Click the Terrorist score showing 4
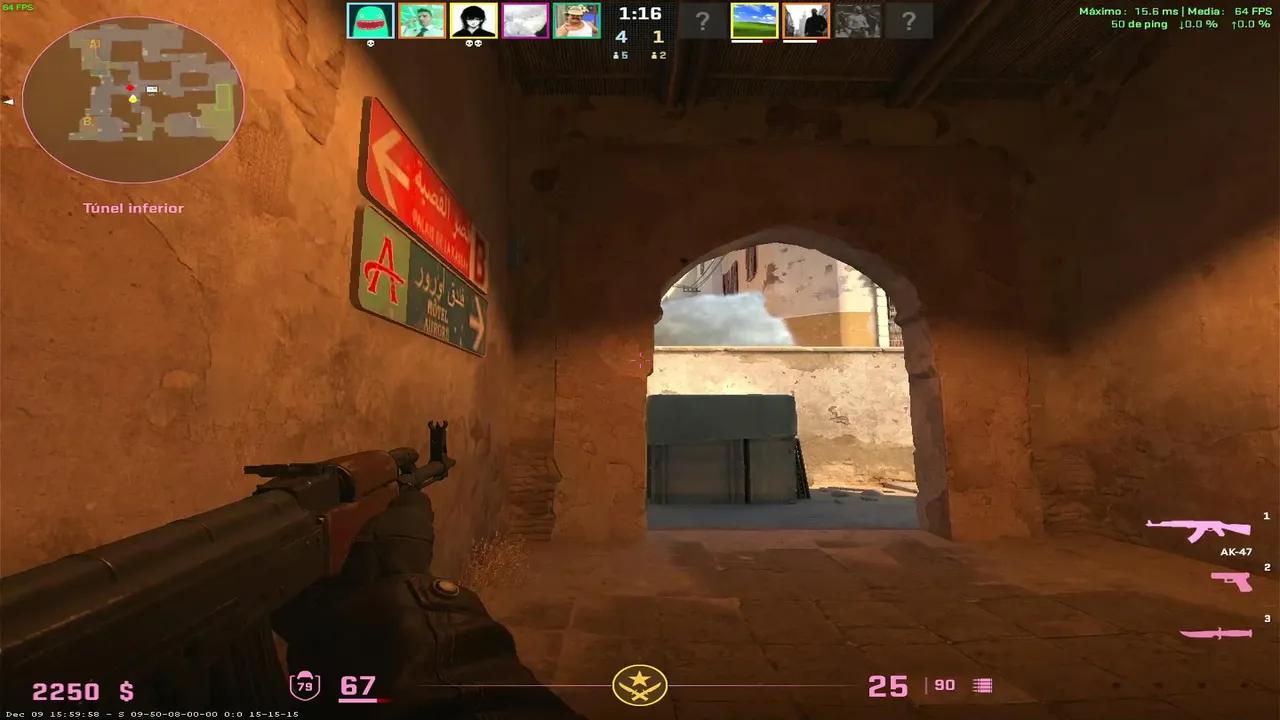 pos(621,36)
